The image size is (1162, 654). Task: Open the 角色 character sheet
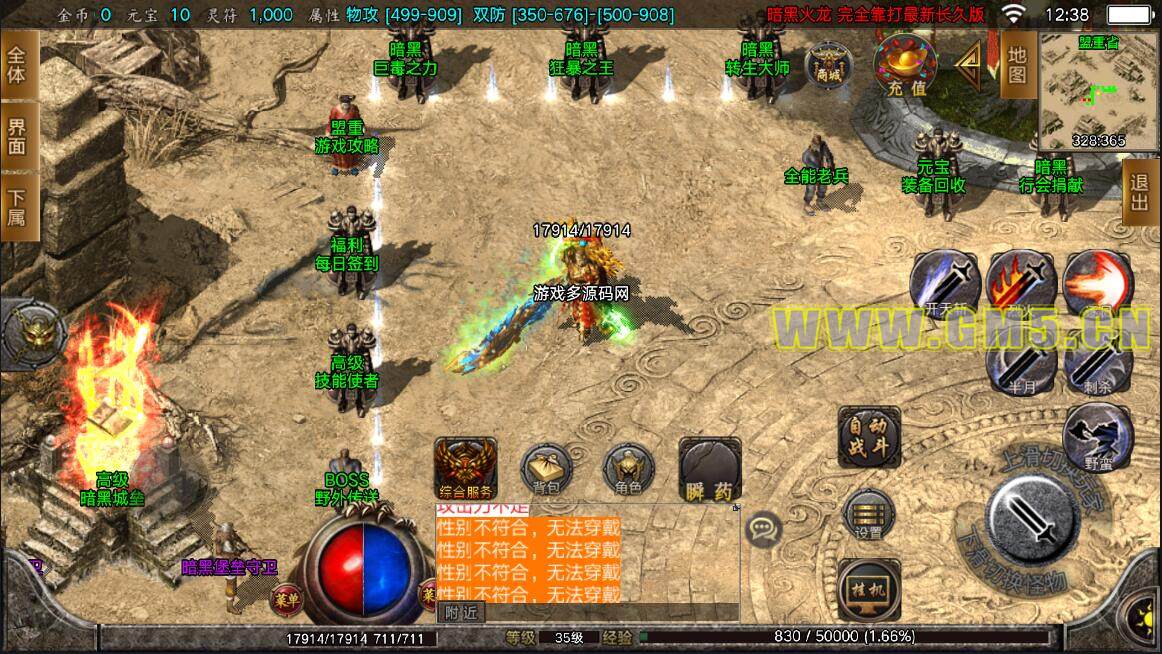628,470
